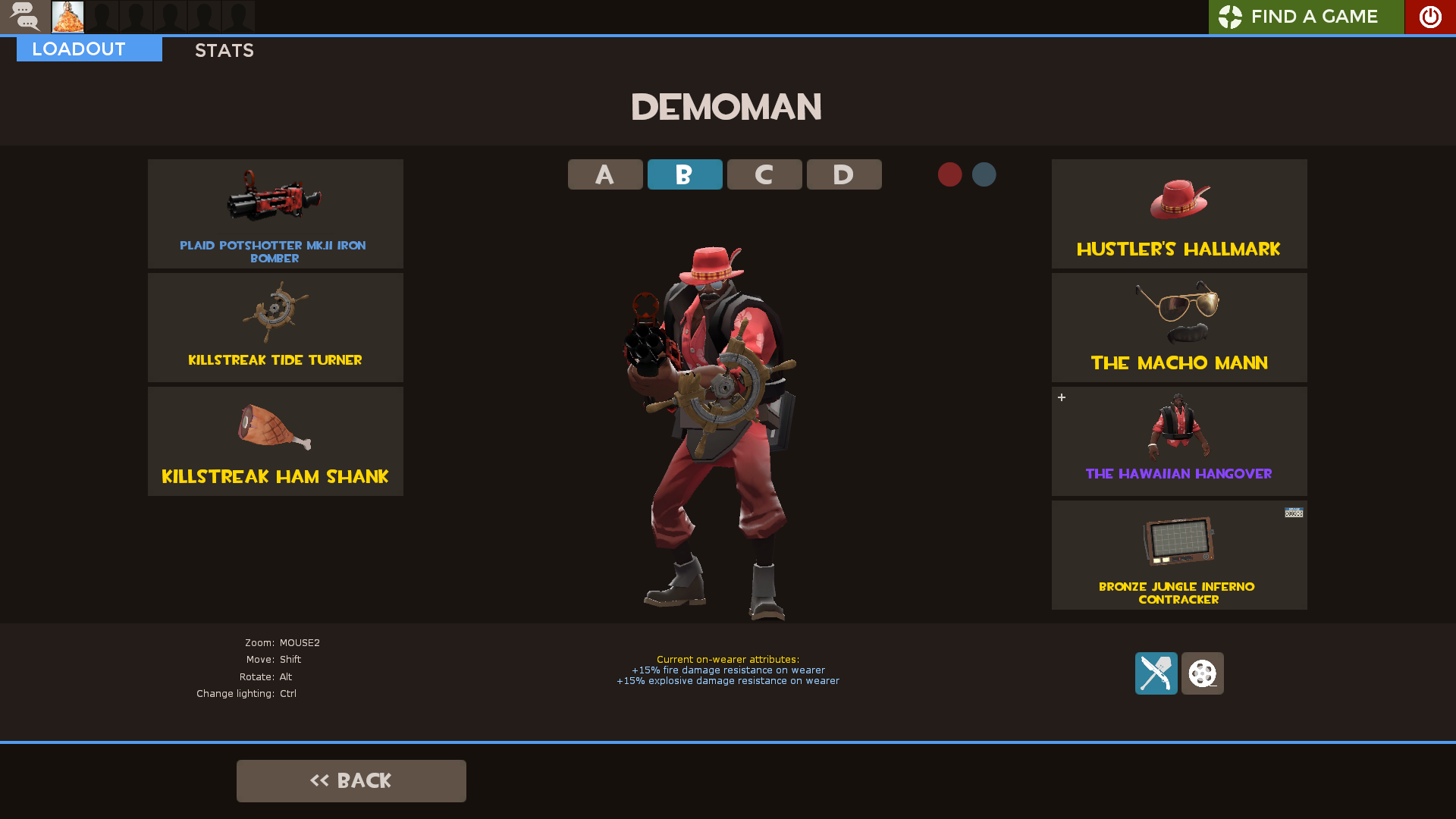Pick the blue team color swatch
This screenshot has height=819, width=1456.
click(984, 174)
